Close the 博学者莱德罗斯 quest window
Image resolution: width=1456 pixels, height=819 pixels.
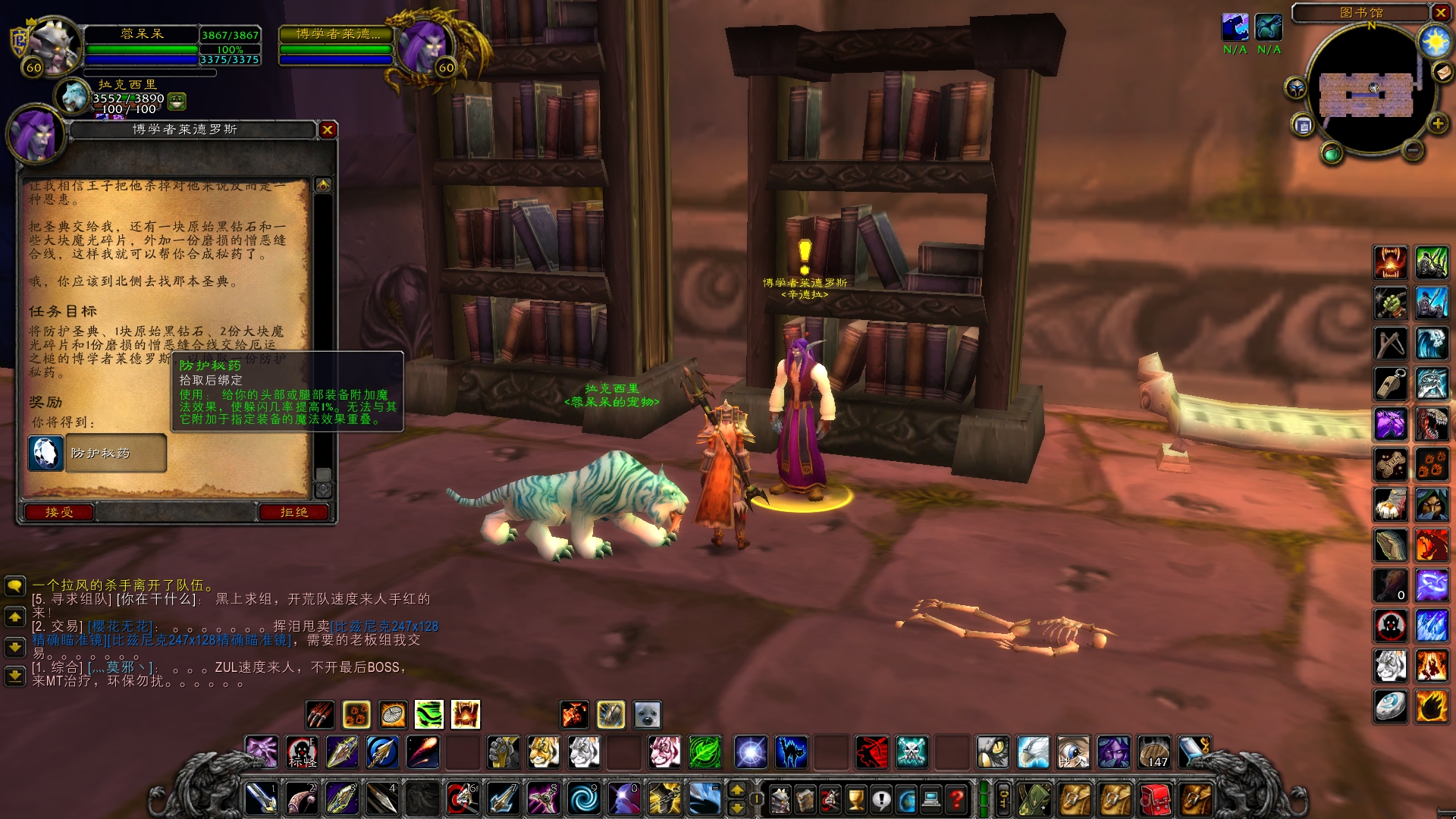pos(328,130)
